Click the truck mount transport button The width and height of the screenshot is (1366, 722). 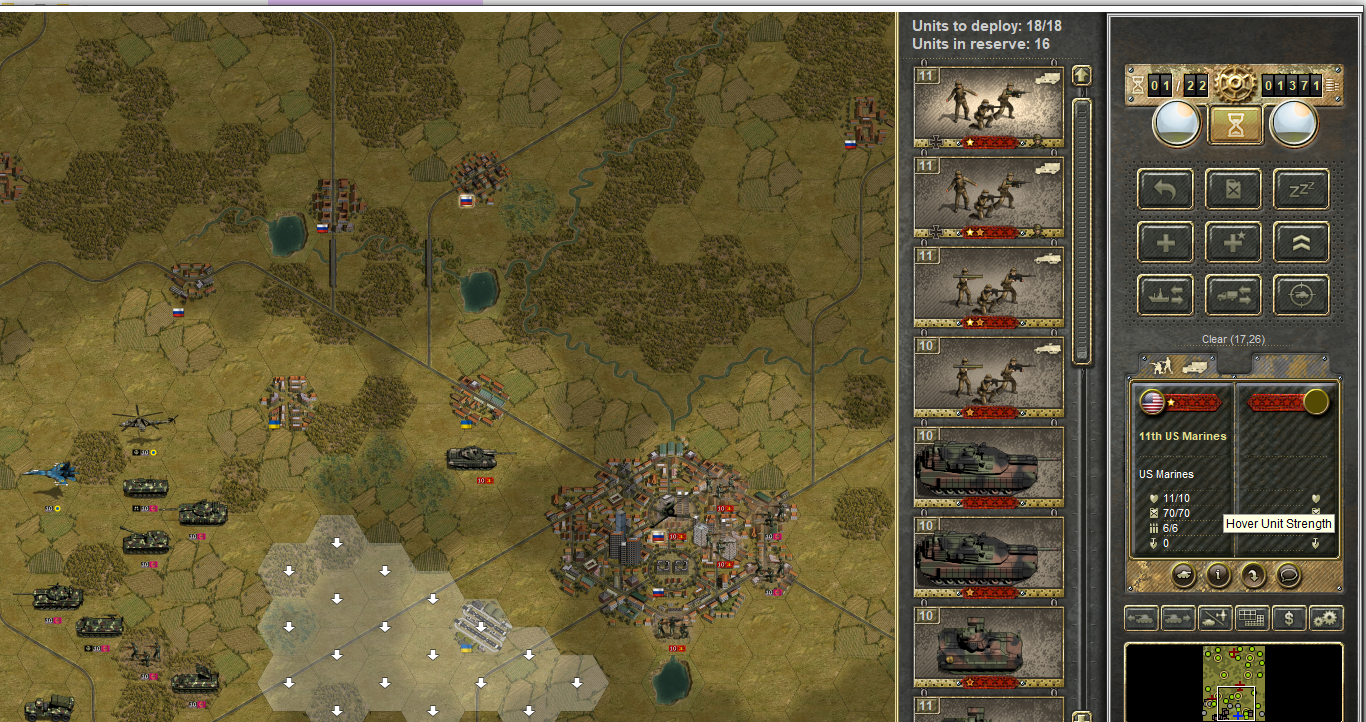tap(1233, 295)
